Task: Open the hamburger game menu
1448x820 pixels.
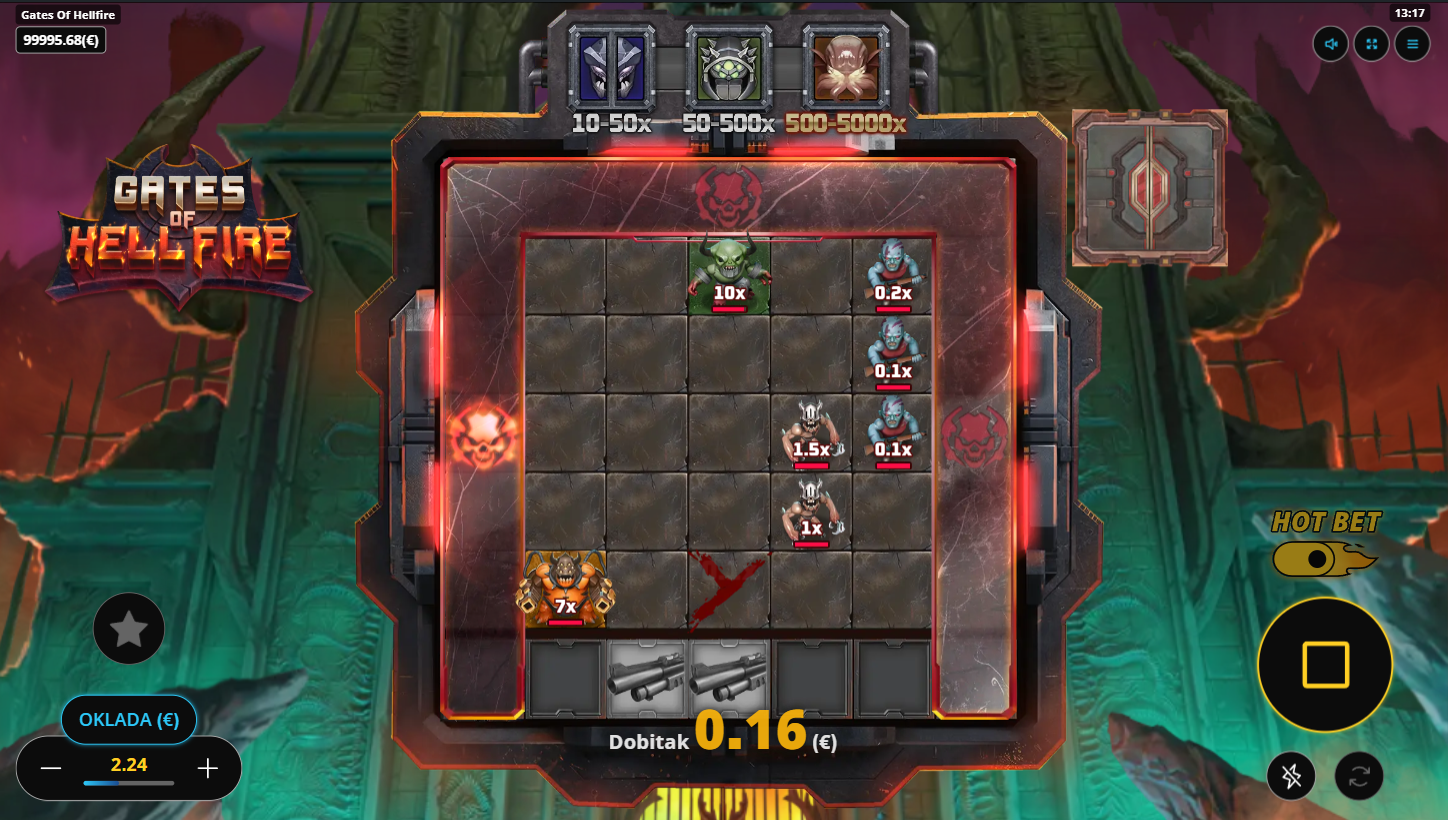Action: 1412,44
